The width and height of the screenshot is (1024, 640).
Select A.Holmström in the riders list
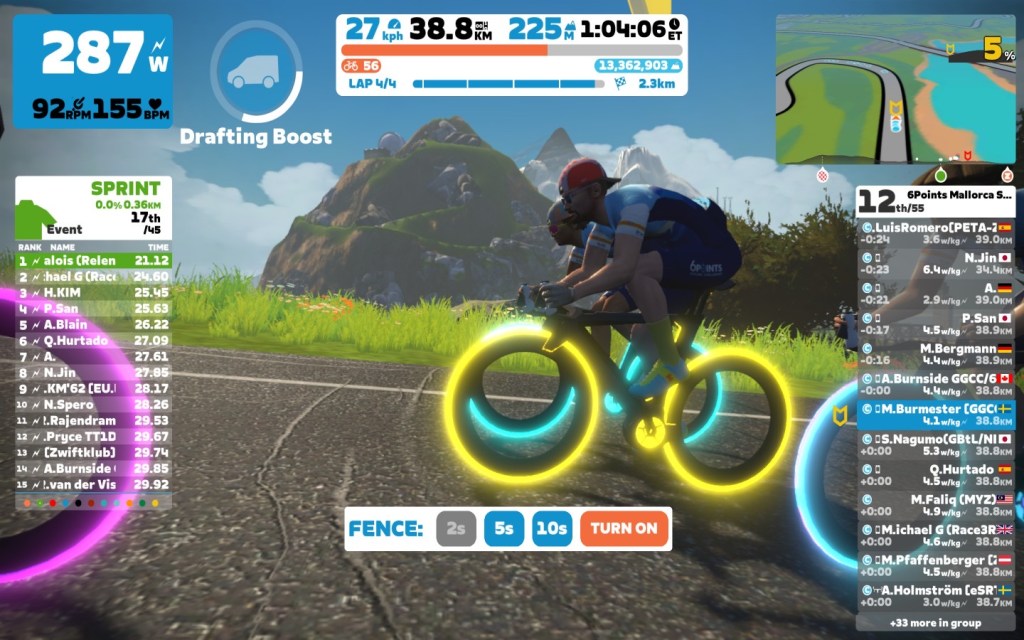coord(935,595)
